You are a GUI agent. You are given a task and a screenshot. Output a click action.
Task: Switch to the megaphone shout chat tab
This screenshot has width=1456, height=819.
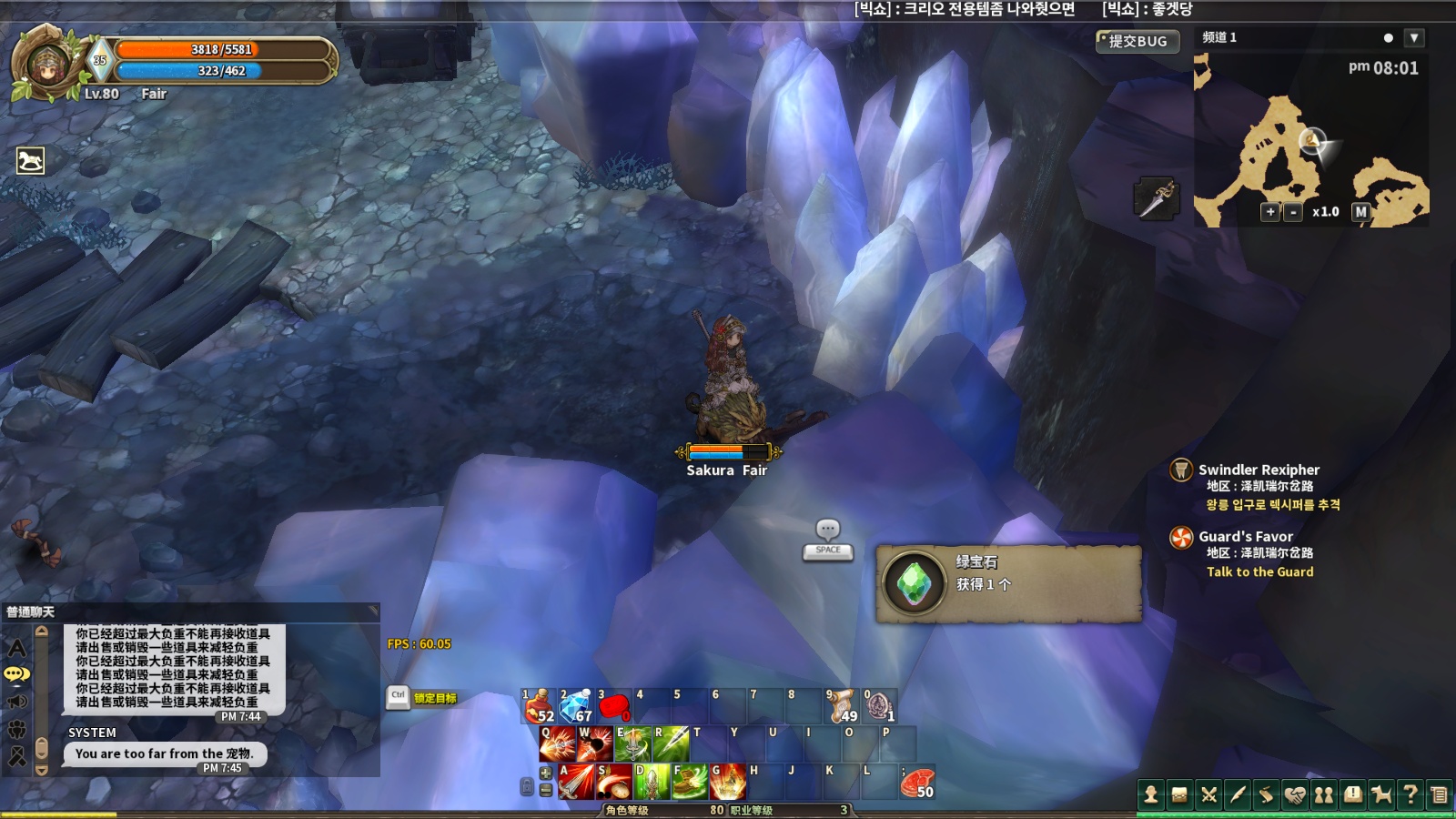click(17, 702)
